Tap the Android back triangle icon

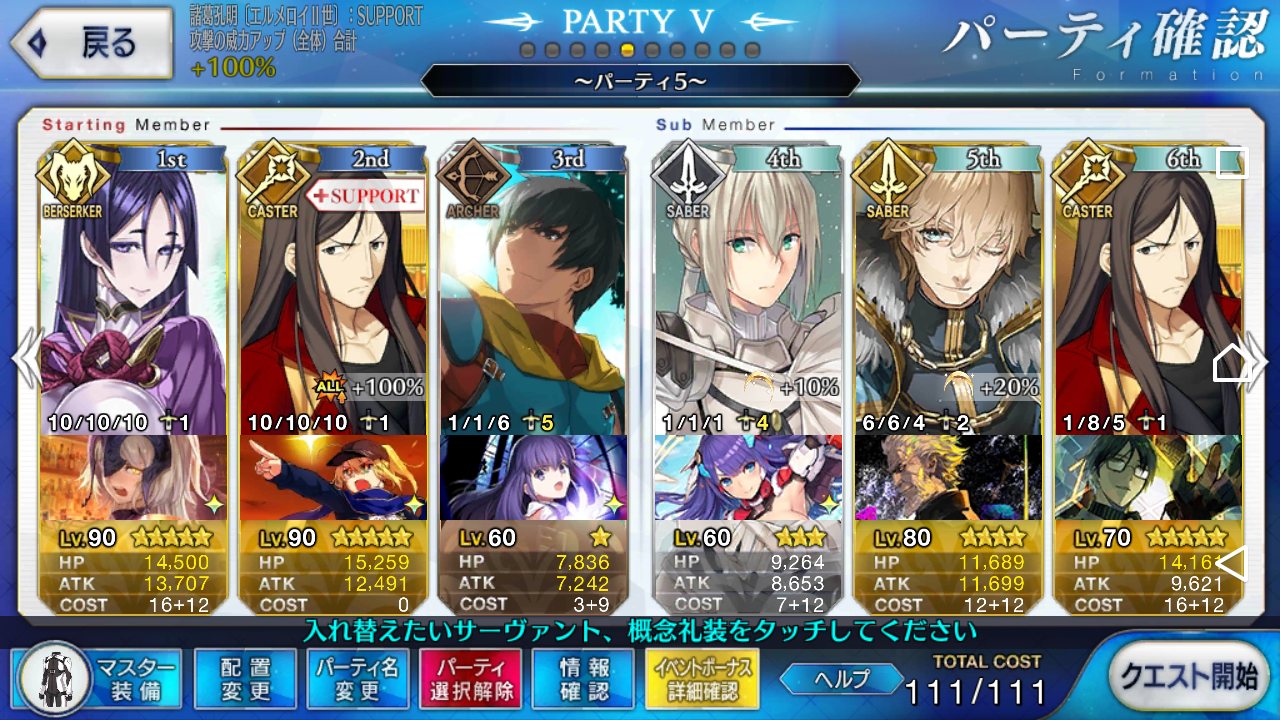[x=1231, y=563]
